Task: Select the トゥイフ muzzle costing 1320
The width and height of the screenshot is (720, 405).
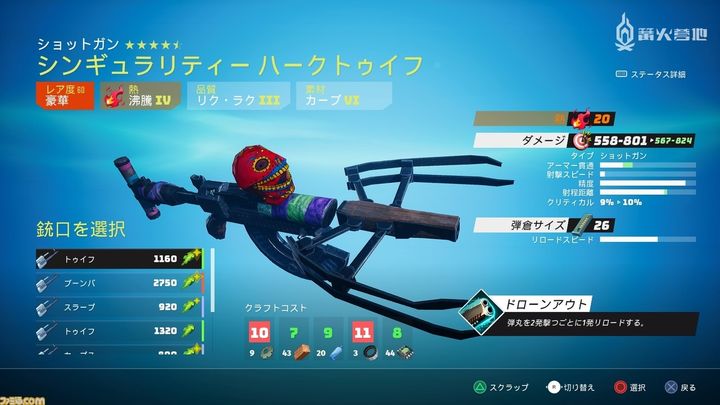Action: pos(120,332)
